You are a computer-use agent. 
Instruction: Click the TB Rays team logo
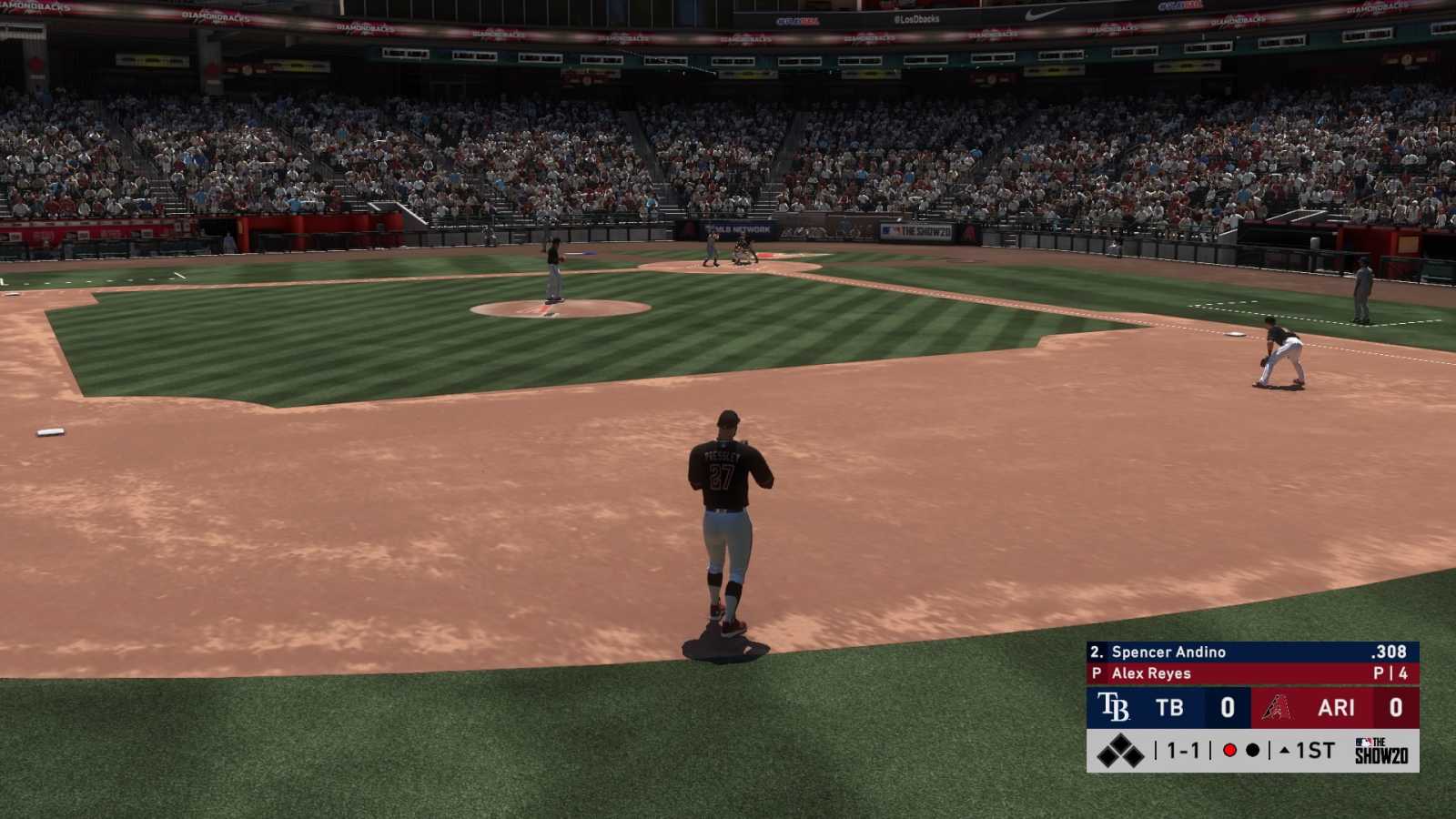pos(1114,707)
